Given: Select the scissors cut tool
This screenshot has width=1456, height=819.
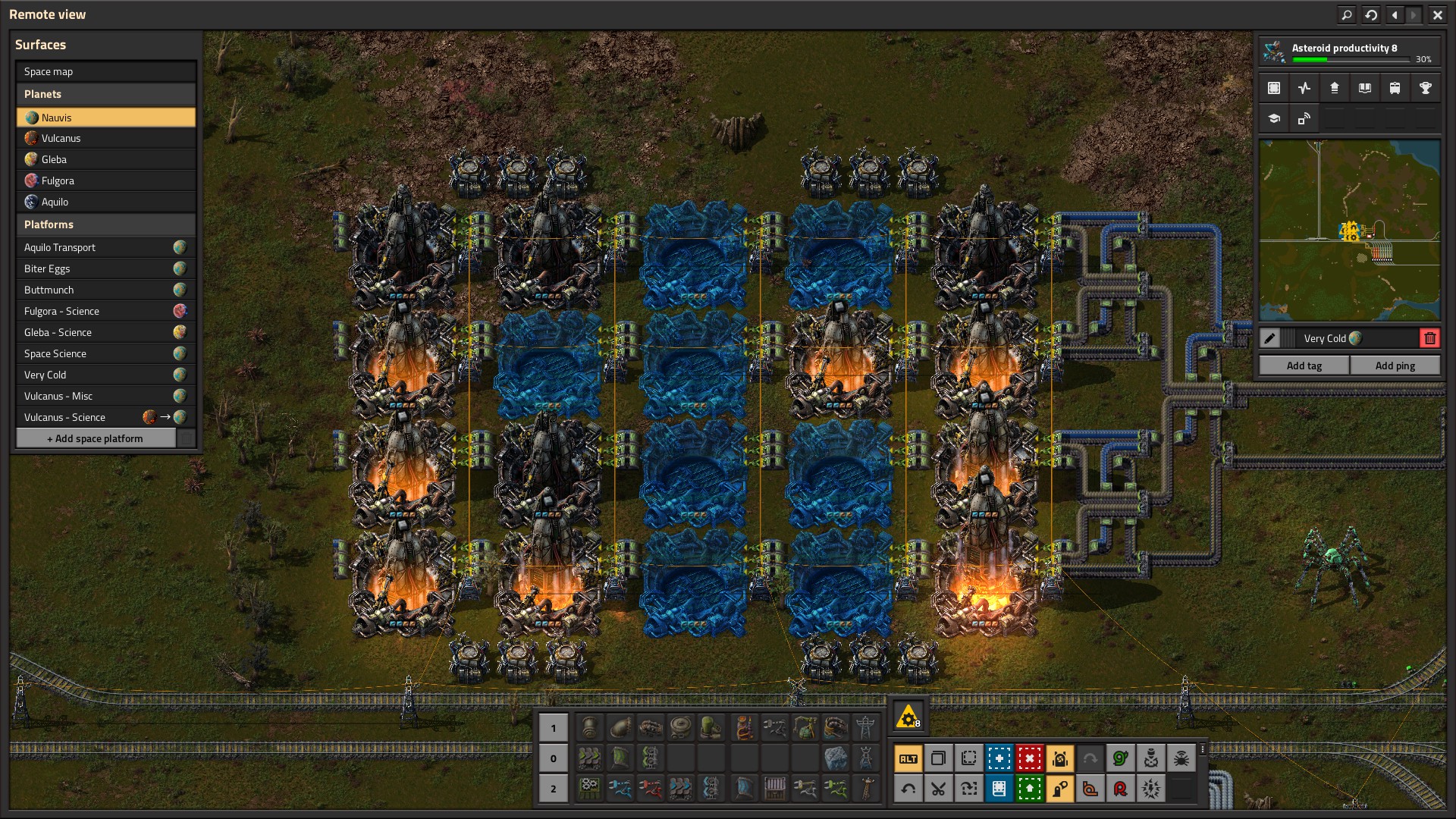Looking at the screenshot, I should [938, 789].
